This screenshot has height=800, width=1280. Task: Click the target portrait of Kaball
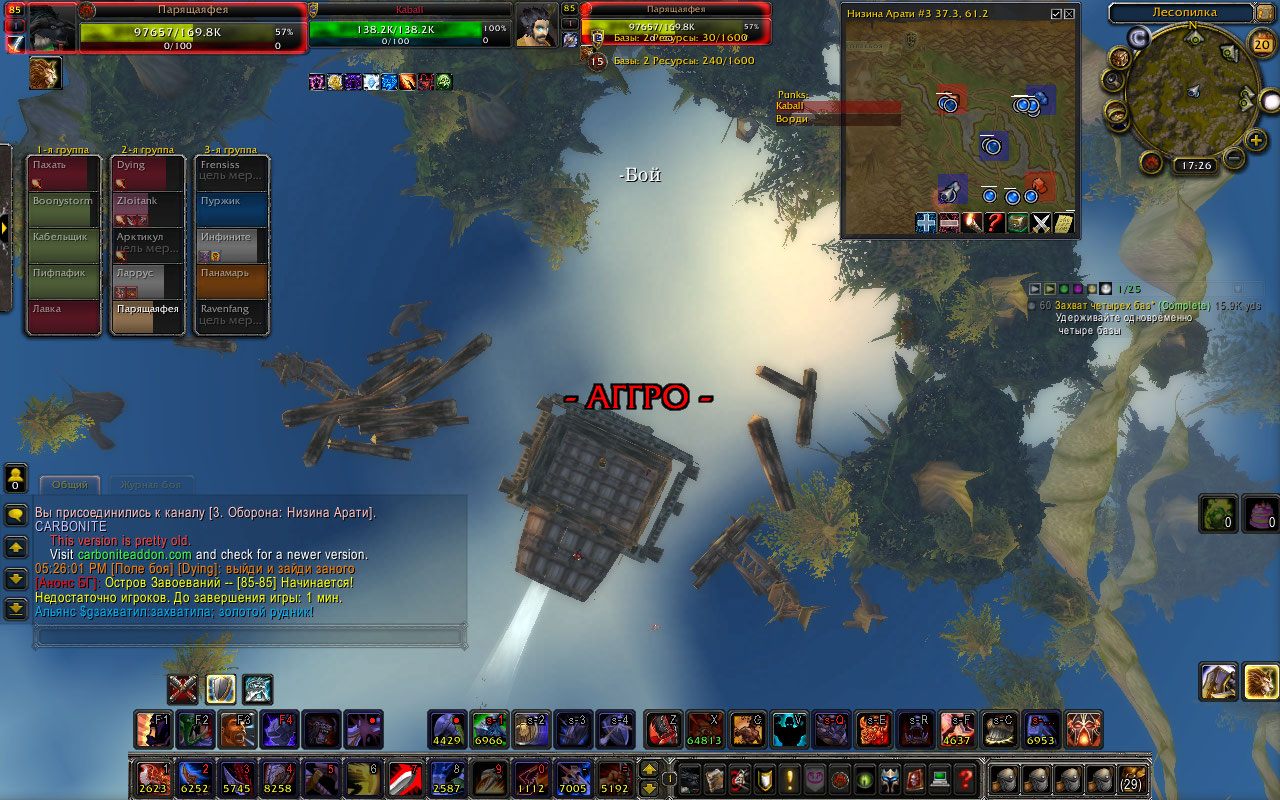537,24
